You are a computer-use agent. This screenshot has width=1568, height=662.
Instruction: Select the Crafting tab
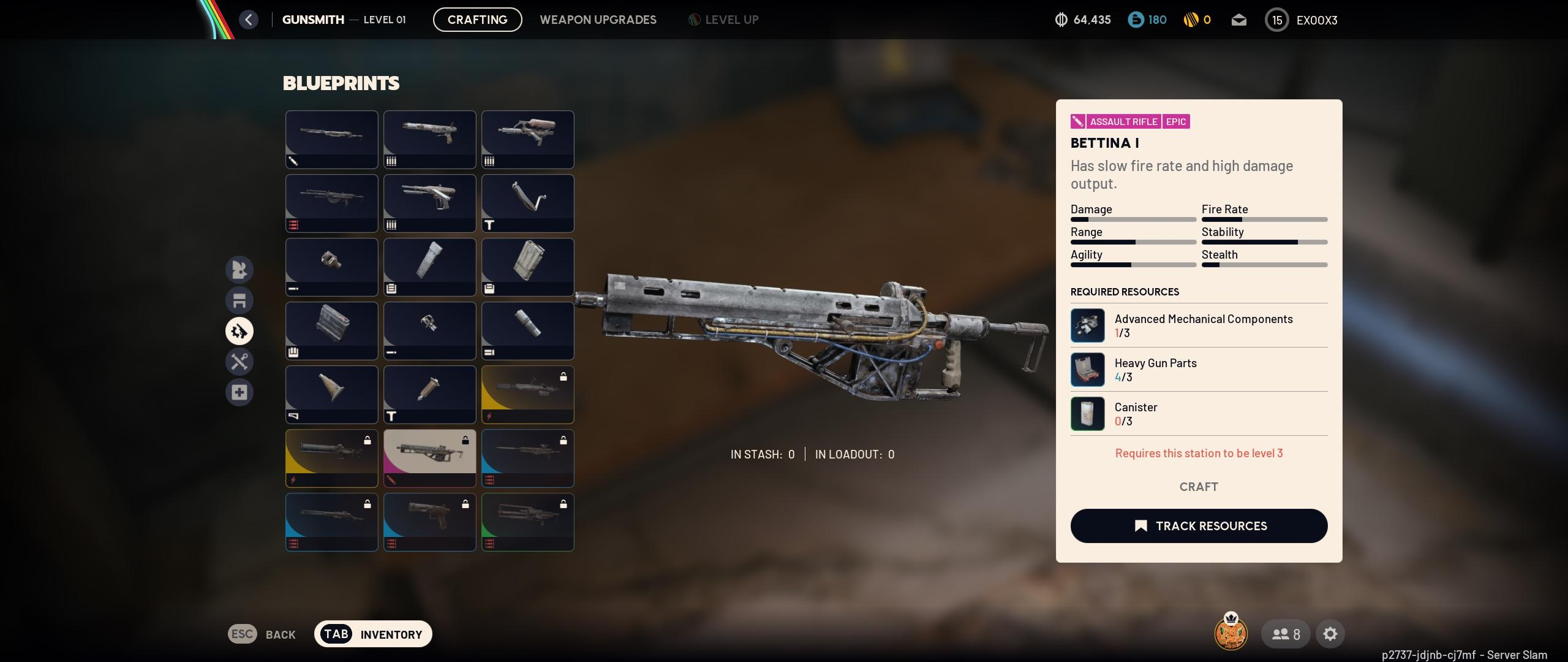477,20
